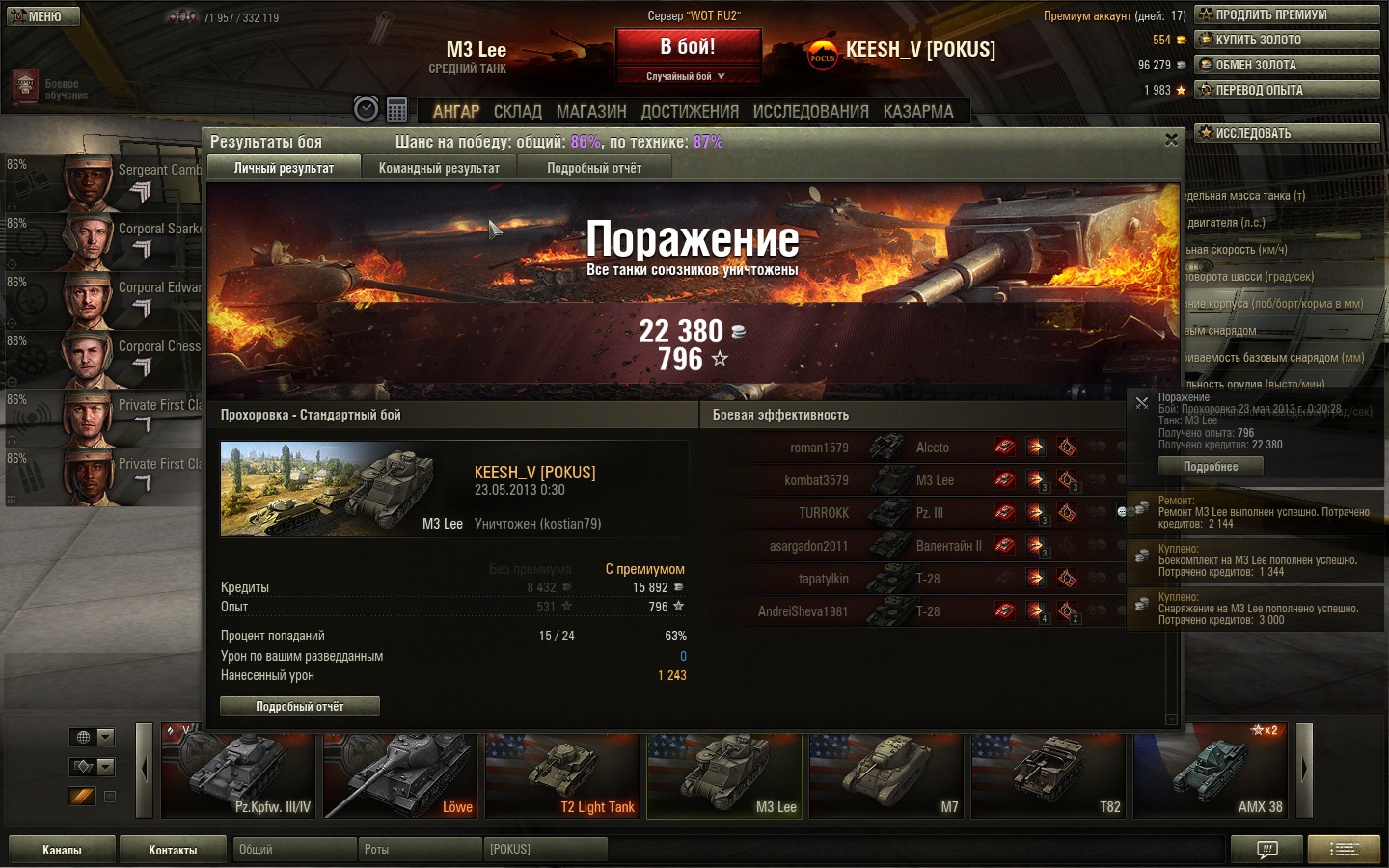The width and height of the screenshot is (1389, 868).
Task: Switch to the Командный результат tab
Action: click(x=439, y=168)
